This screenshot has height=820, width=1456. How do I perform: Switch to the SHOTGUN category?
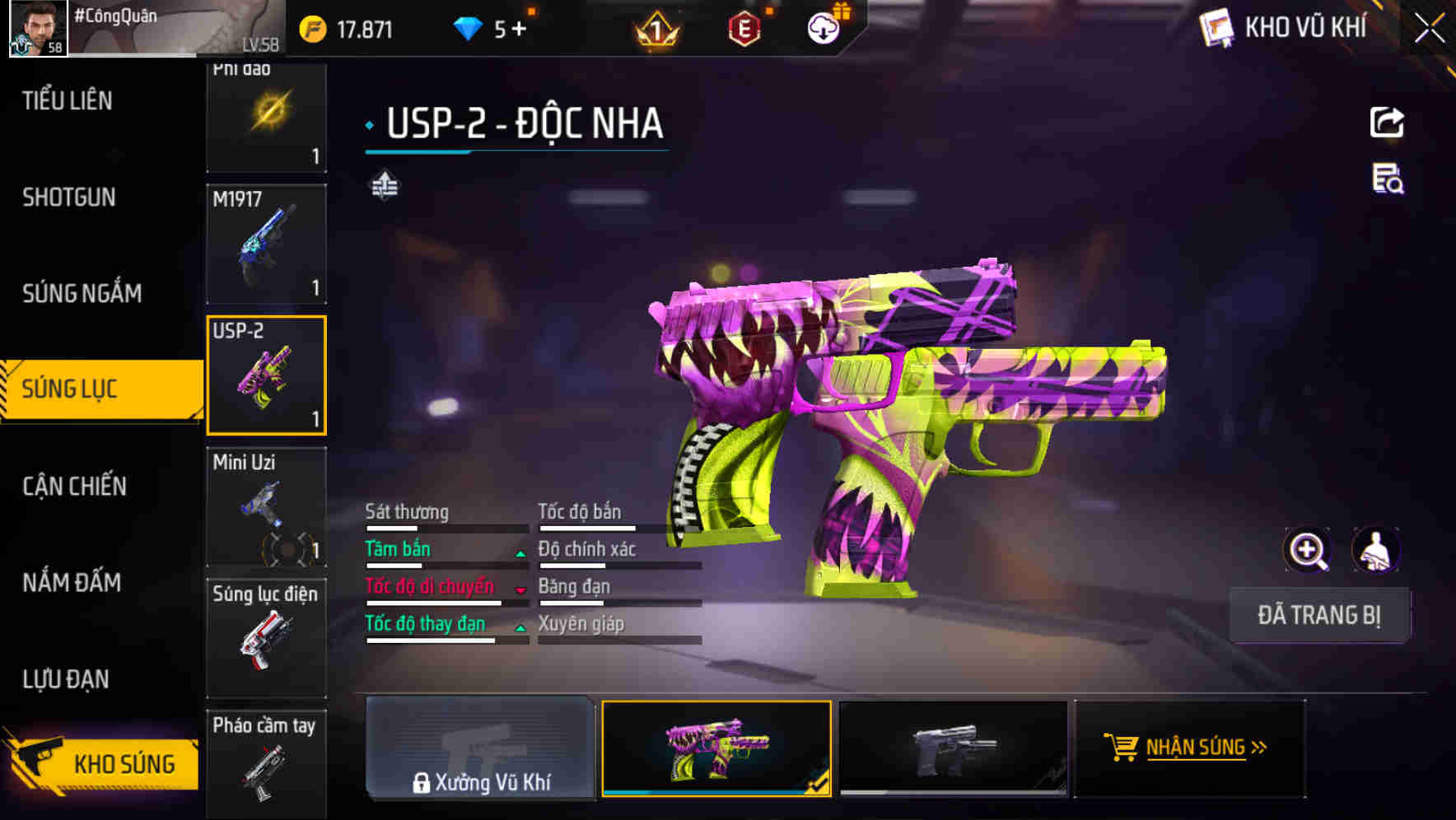coord(69,198)
